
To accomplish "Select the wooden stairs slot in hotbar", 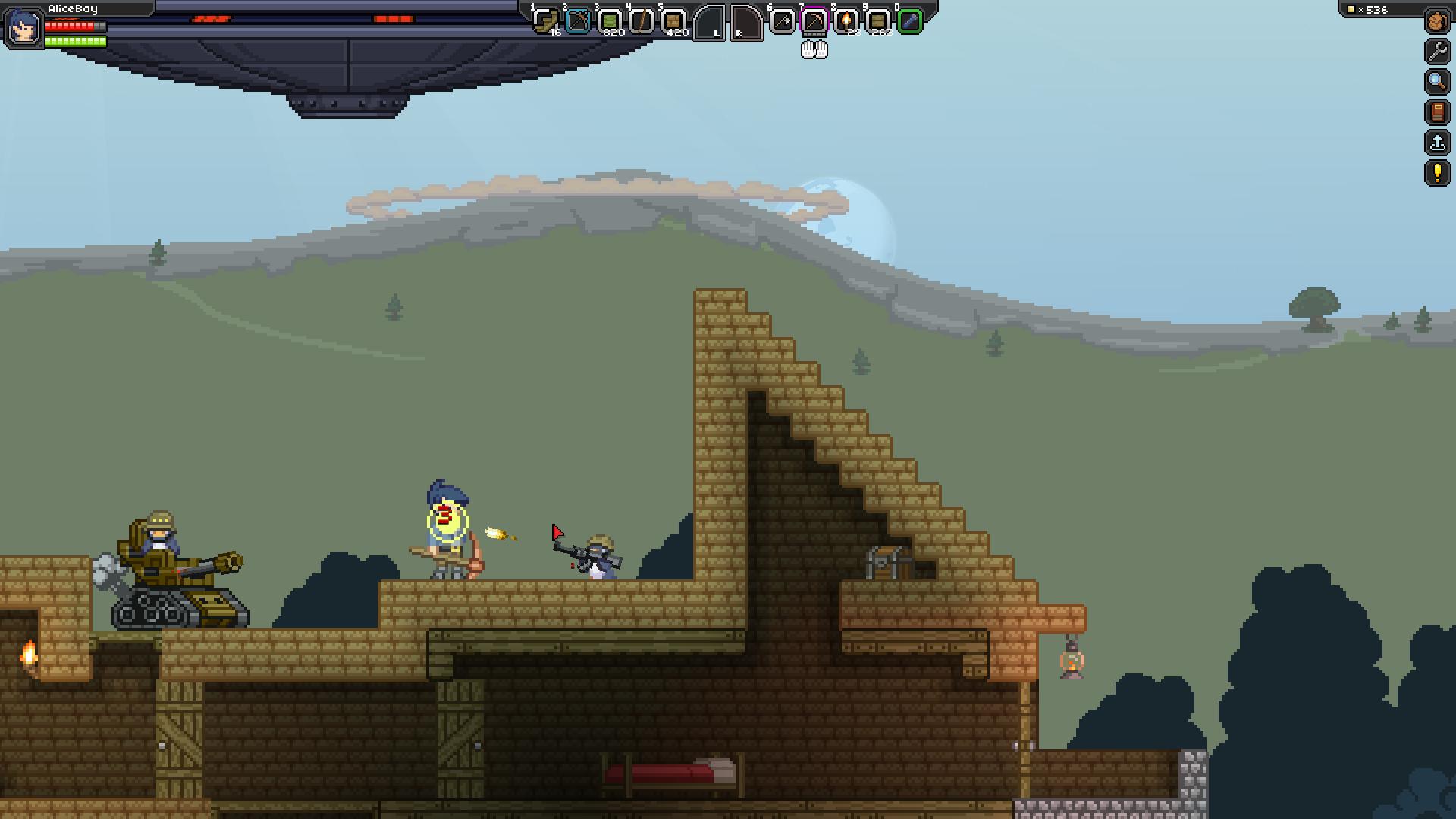I will (x=545, y=20).
